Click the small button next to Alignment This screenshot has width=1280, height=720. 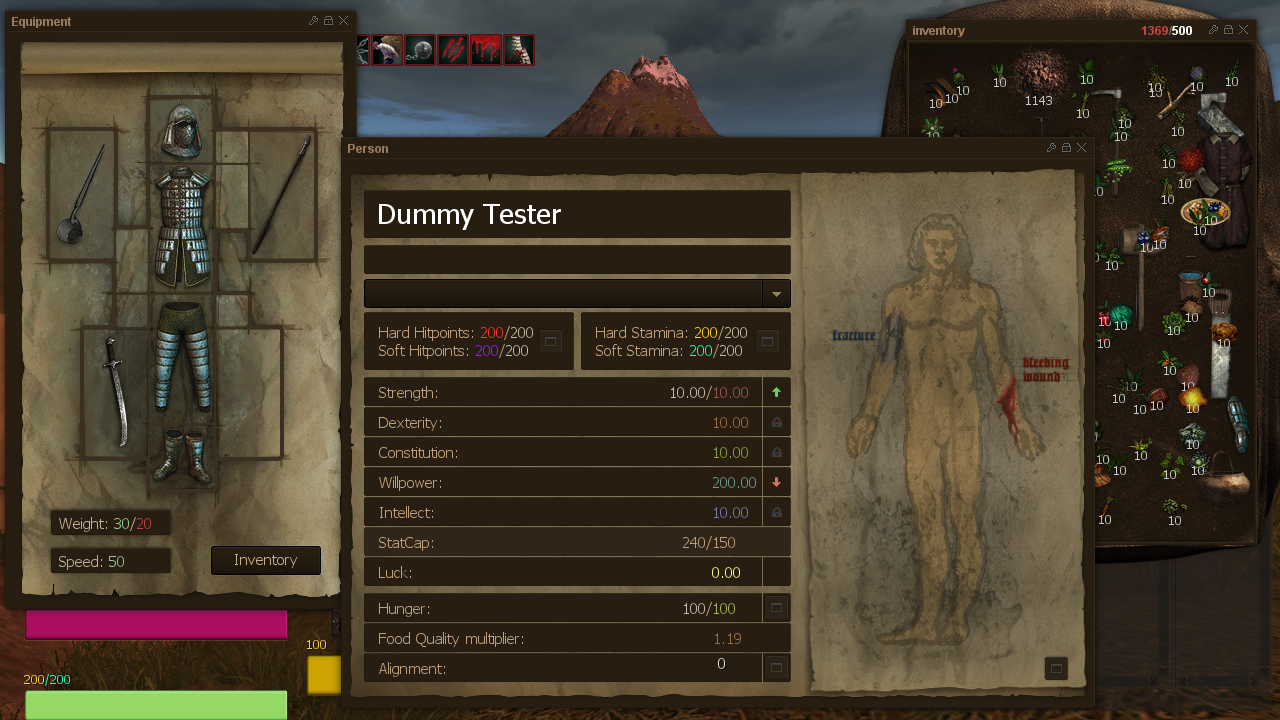pos(776,667)
